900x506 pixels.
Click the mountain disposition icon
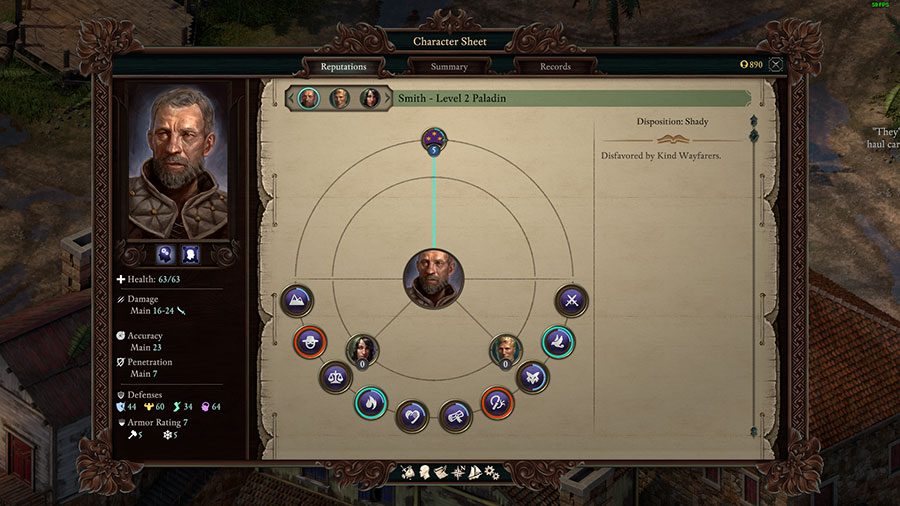pos(297,300)
